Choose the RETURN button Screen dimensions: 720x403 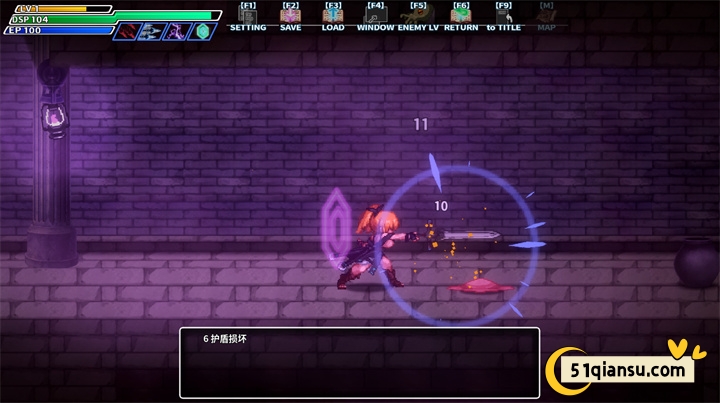point(460,17)
